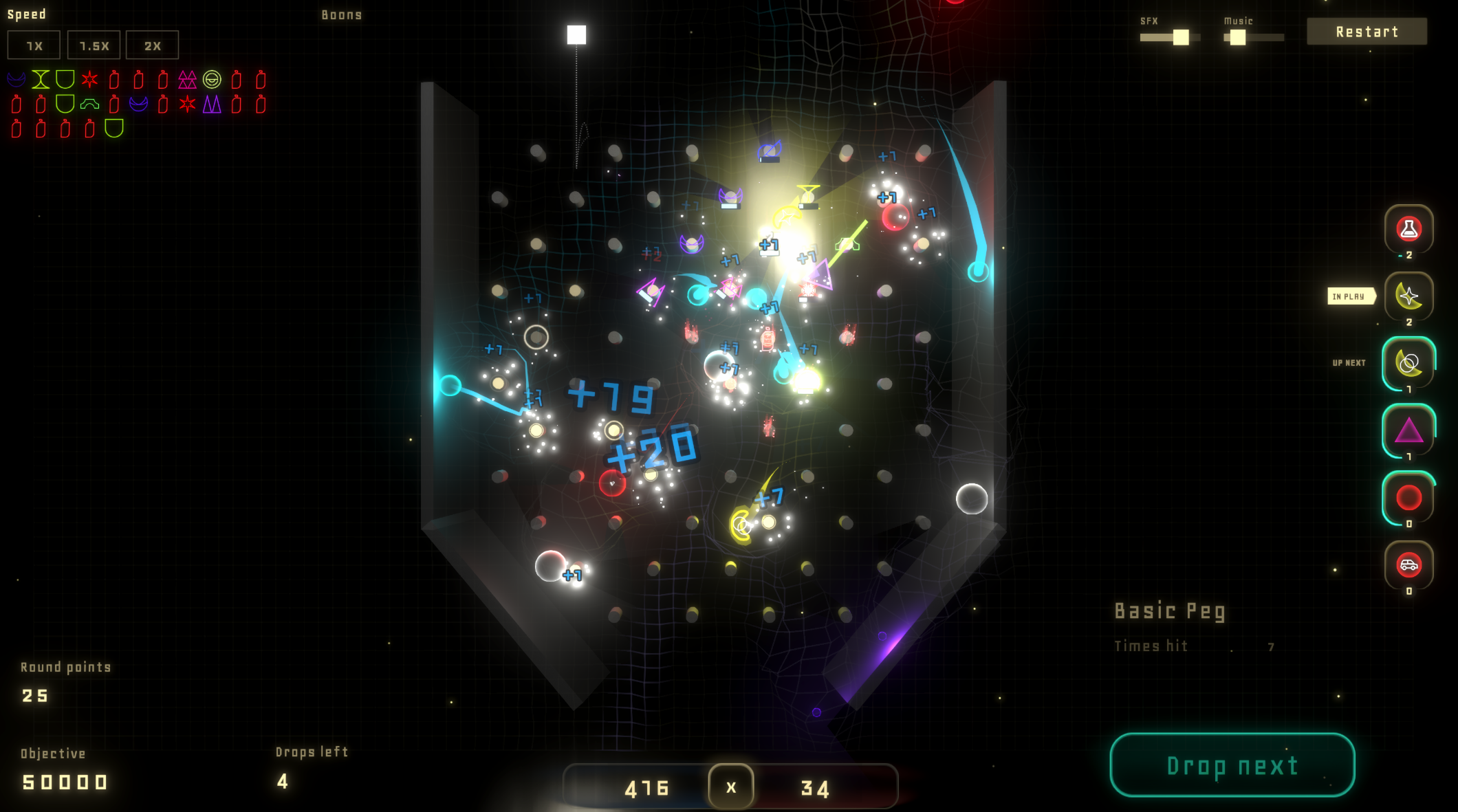Pick the purple triangle ball slot
This screenshot has height=812, width=1458.
pos(1408,430)
